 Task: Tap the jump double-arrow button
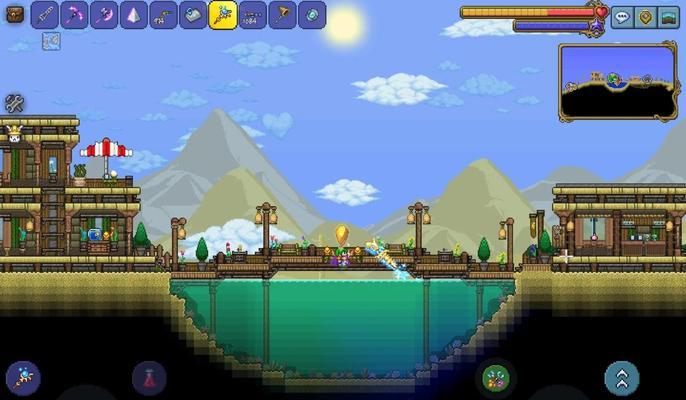(x=622, y=378)
